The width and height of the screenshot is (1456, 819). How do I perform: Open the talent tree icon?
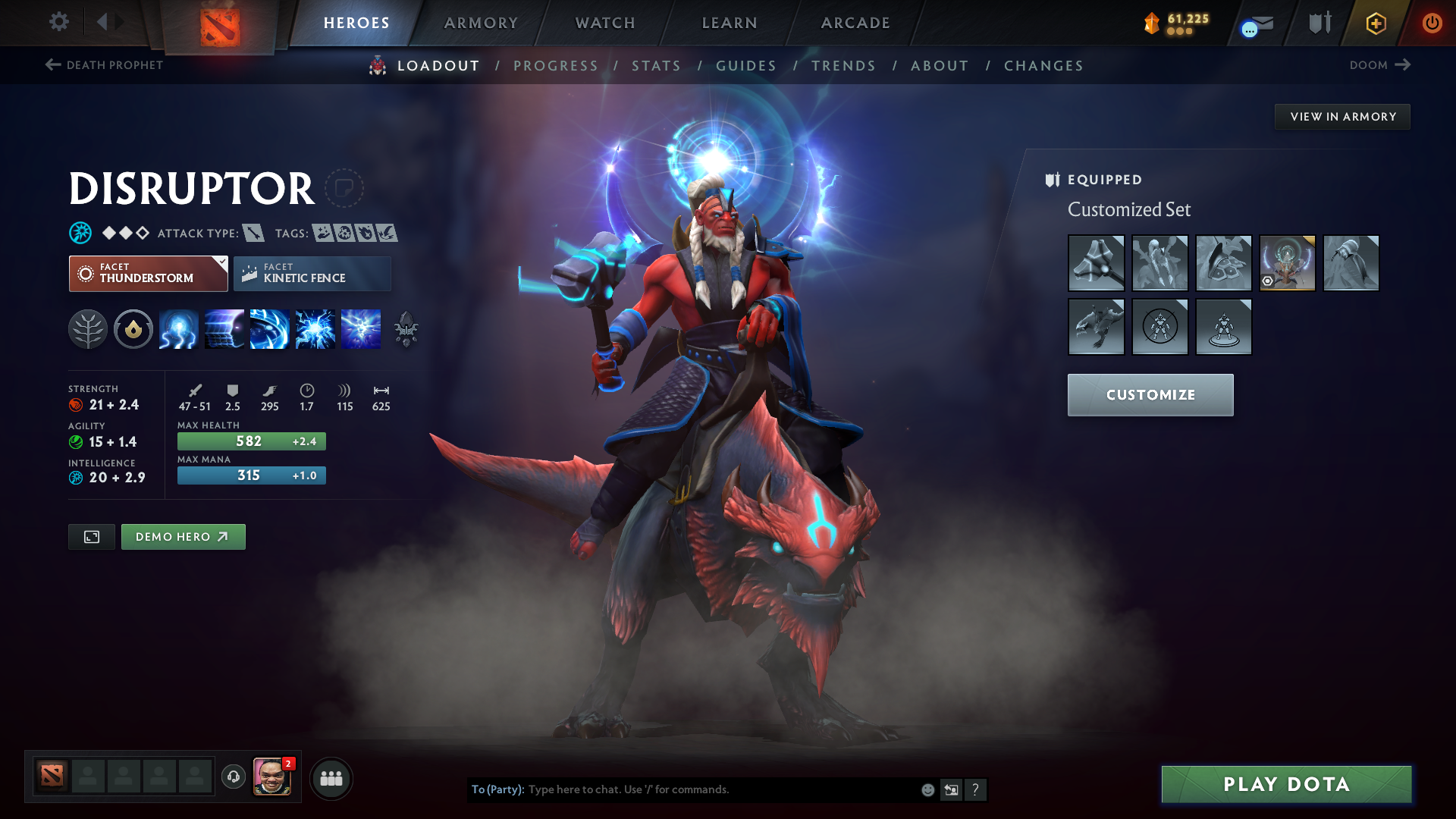tap(89, 328)
